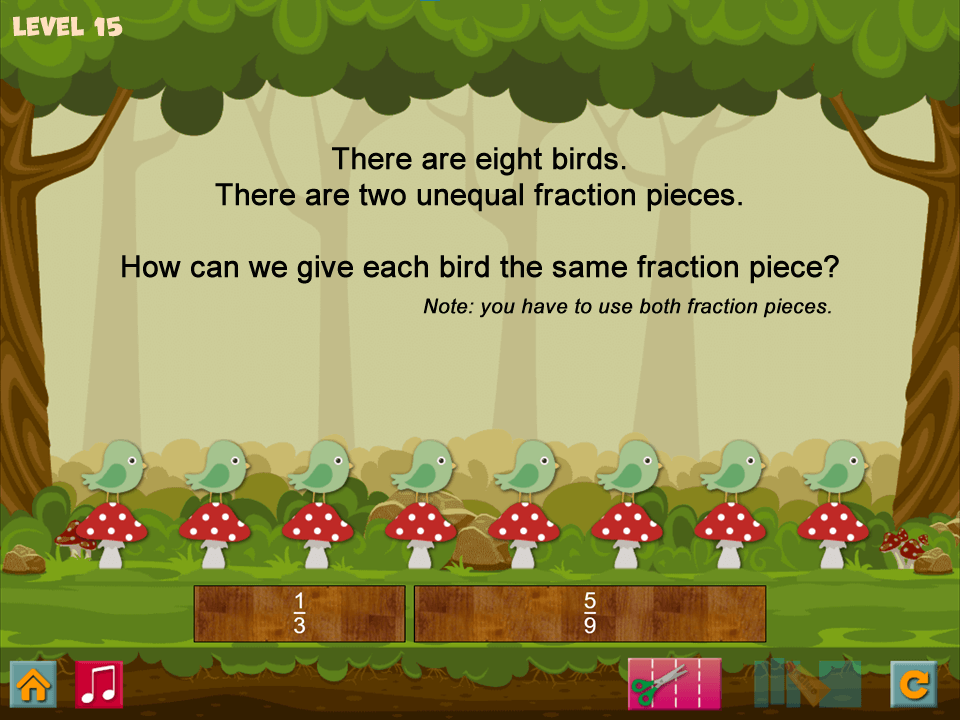Screen dimensions: 960x720
Task: Toggle the music note button
Action: pos(99,685)
